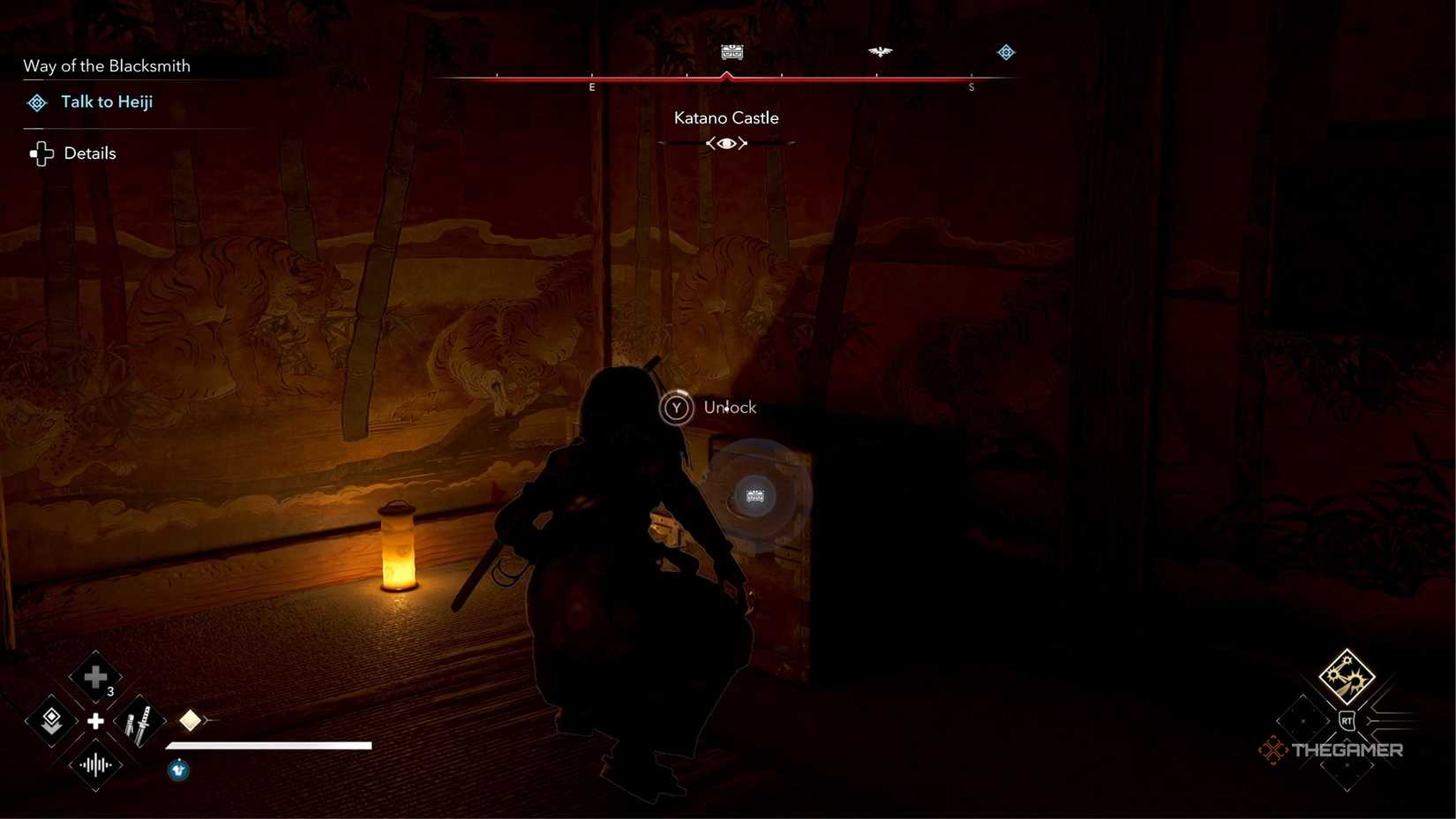1456x819 pixels.
Task: Toggle the detection eye icon under Katano Castle
Action: [x=726, y=142]
